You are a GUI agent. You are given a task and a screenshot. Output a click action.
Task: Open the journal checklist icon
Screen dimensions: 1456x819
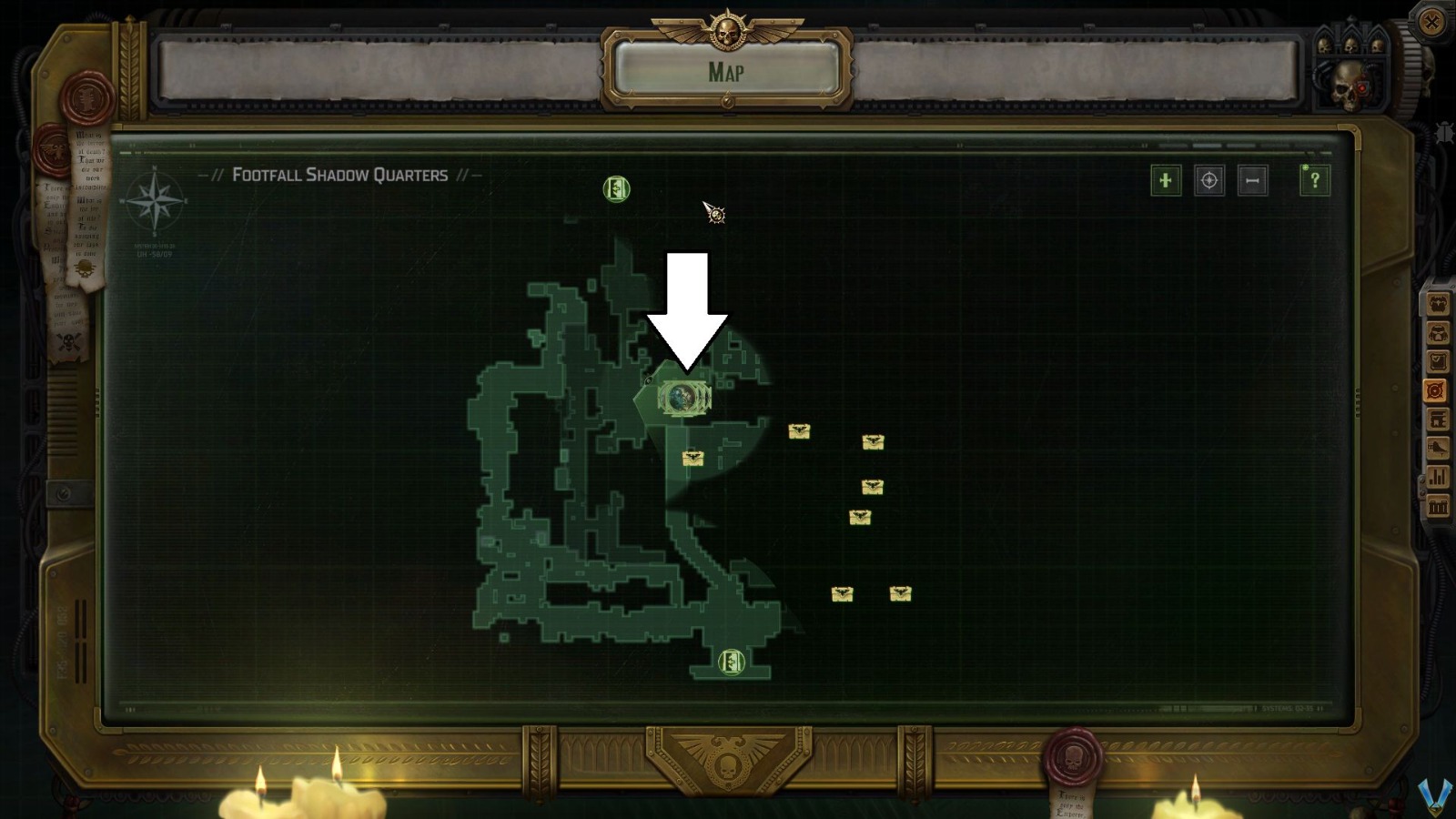[x=1436, y=359]
